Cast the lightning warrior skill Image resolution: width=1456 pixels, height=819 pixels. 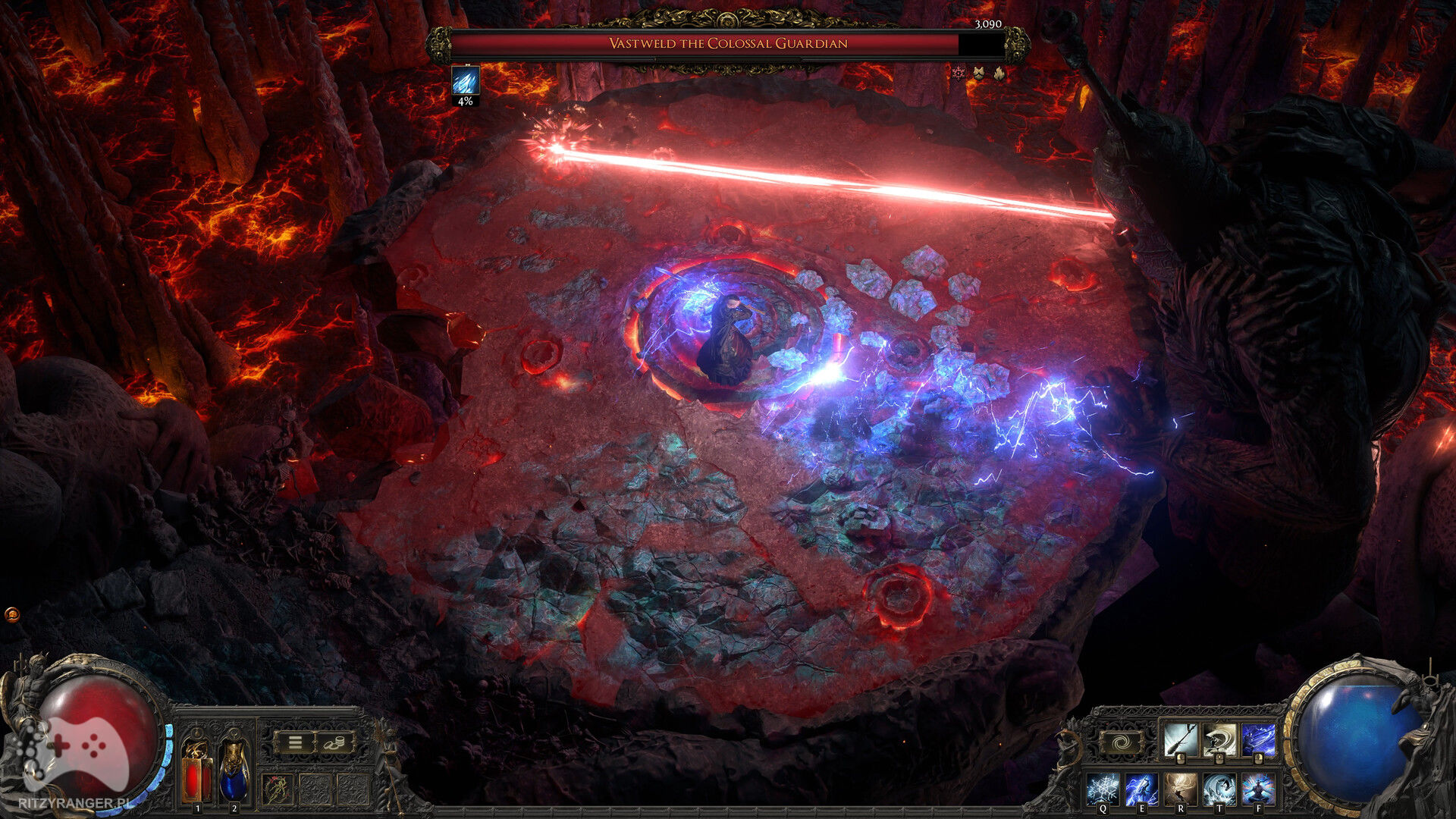(x=1141, y=789)
